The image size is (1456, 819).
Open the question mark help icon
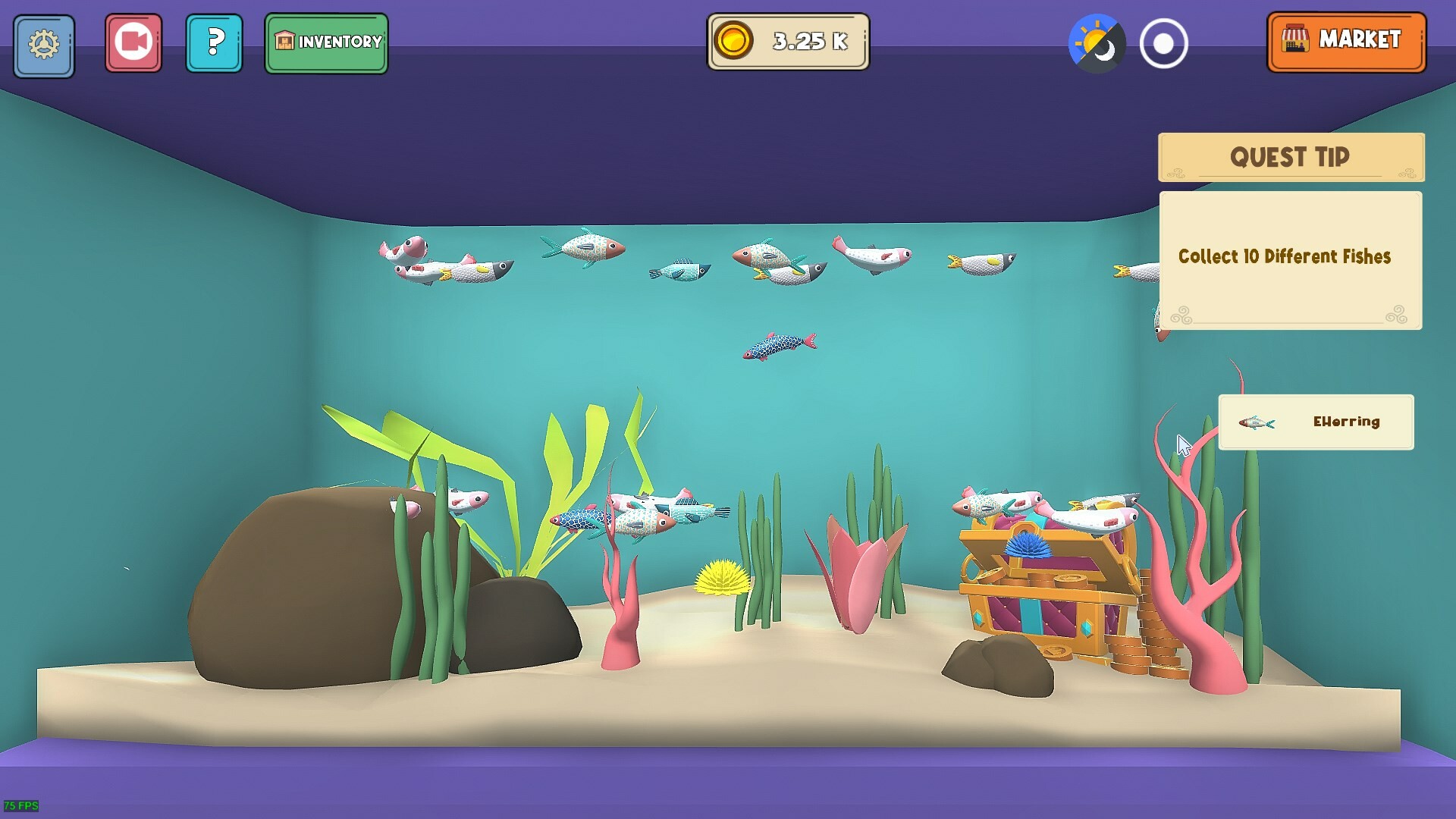pyautogui.click(x=215, y=43)
